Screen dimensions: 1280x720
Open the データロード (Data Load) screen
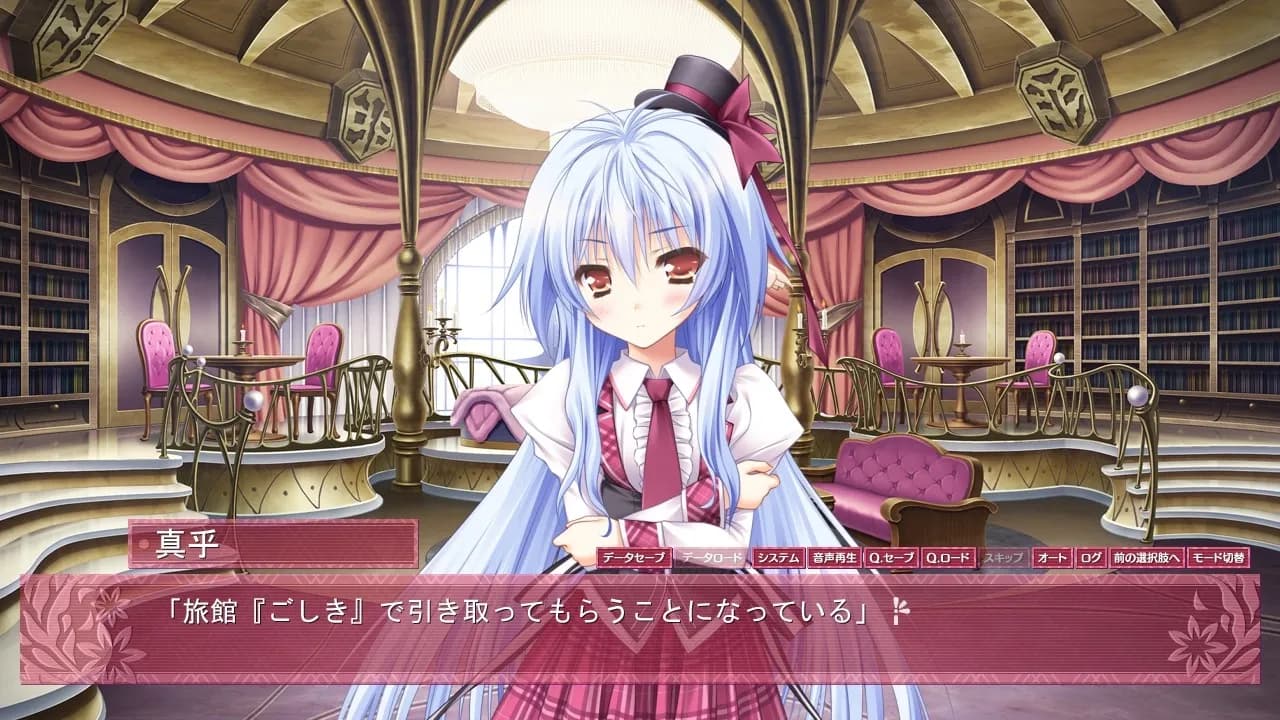coord(709,560)
